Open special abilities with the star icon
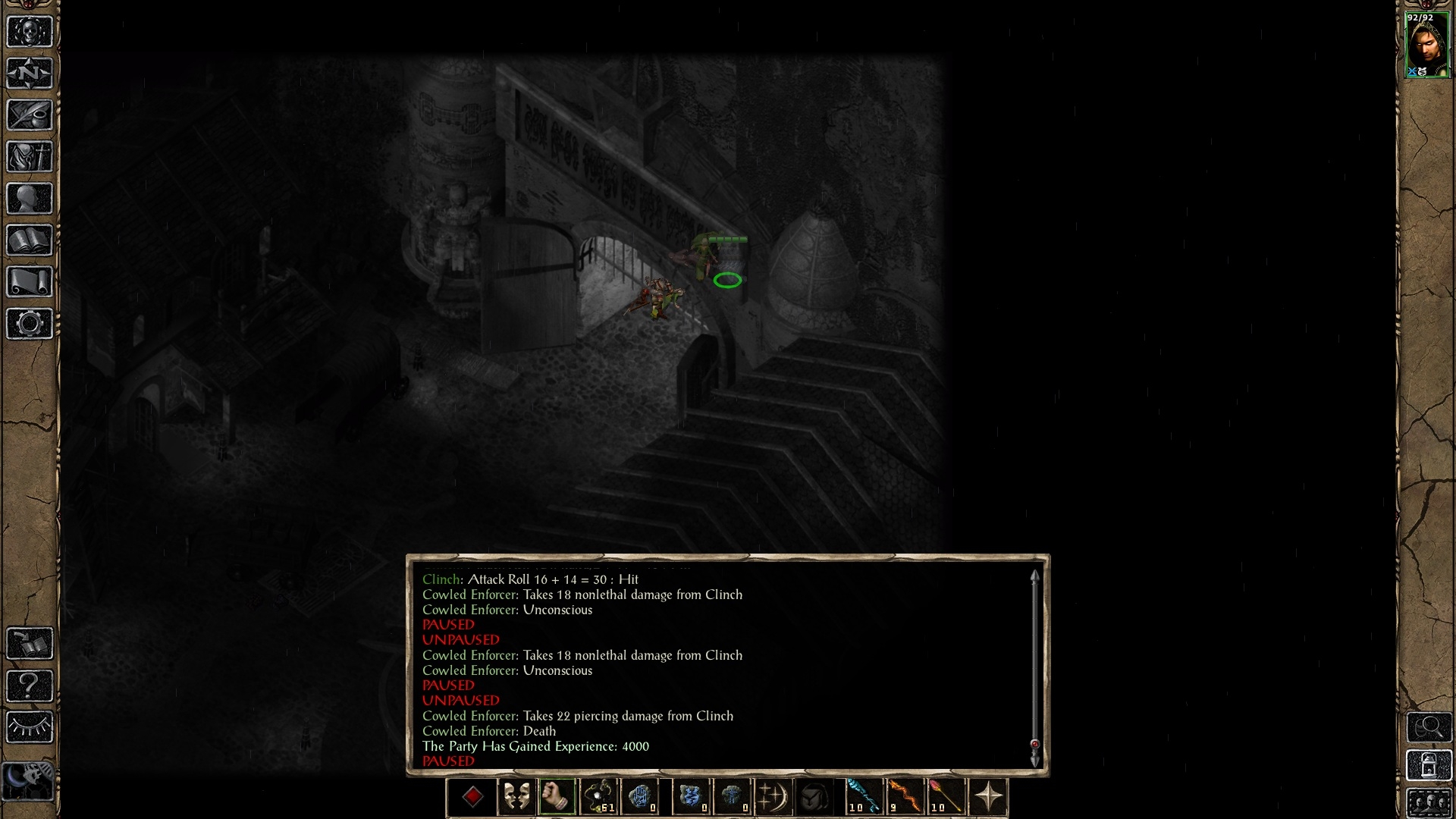The image size is (1456, 819). (x=988, y=798)
